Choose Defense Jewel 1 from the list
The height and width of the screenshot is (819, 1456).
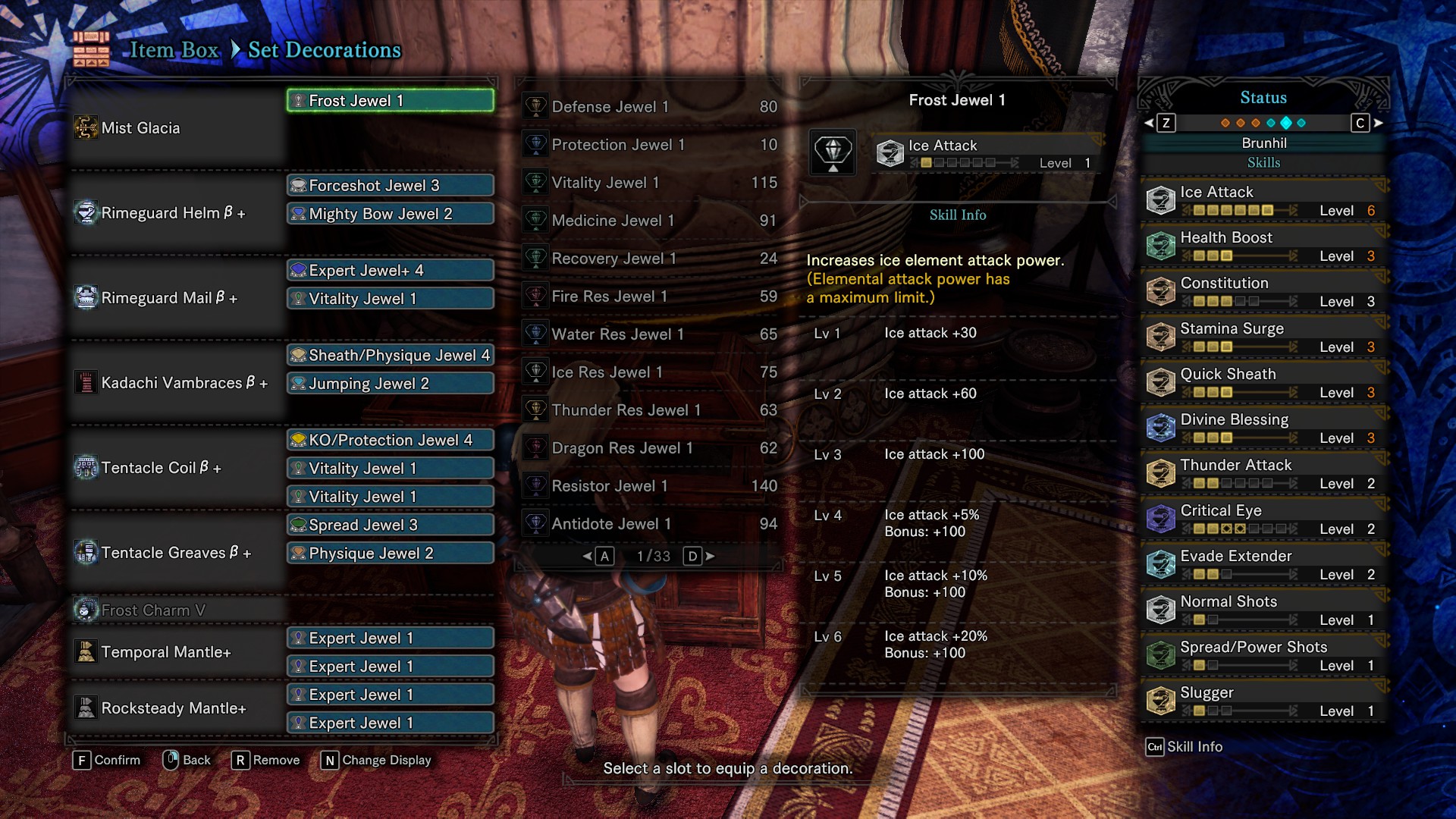click(651, 107)
